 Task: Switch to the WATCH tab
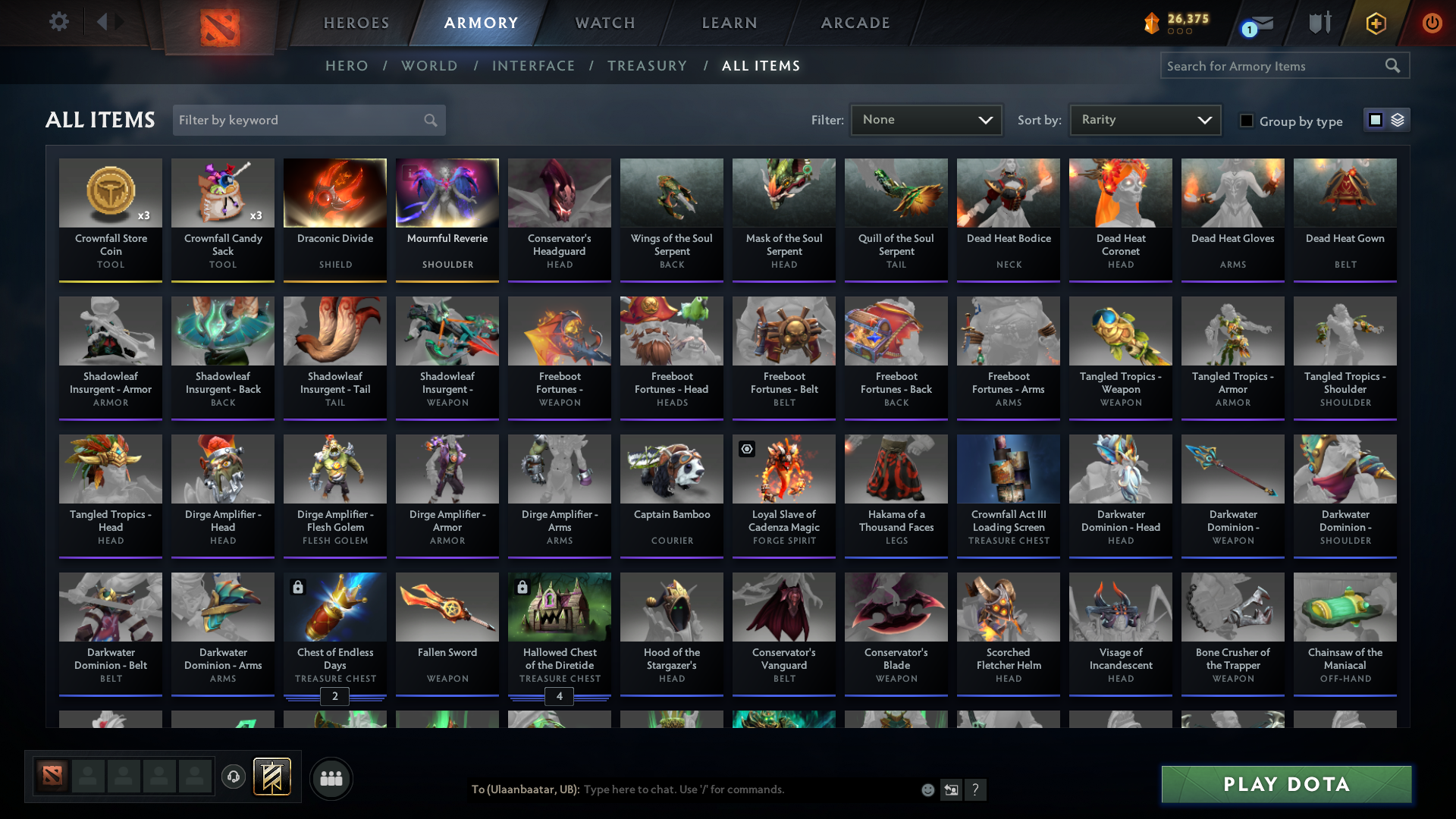(x=604, y=23)
